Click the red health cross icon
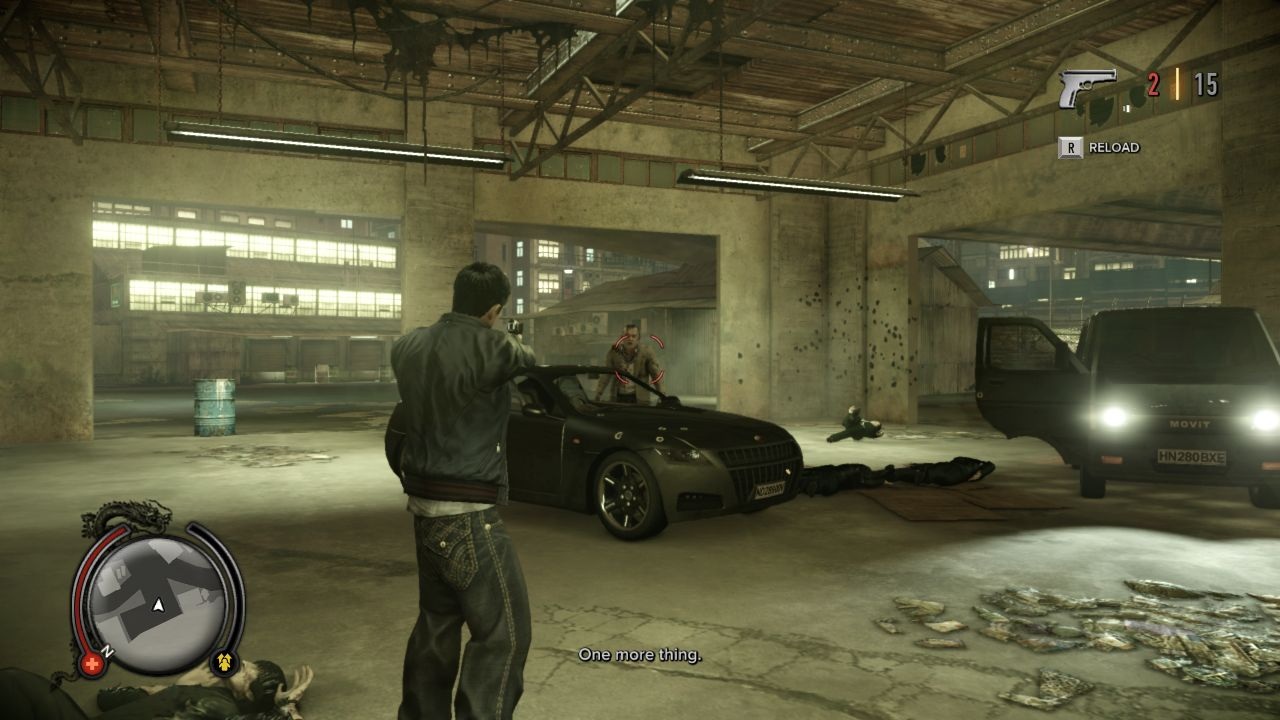 pyautogui.click(x=93, y=663)
